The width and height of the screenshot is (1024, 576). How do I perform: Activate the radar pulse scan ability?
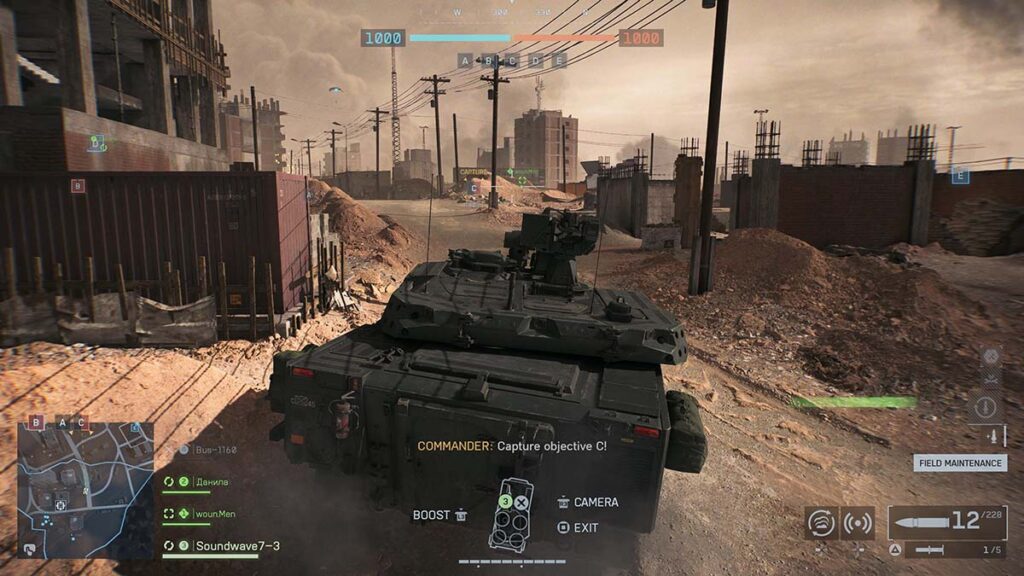(x=857, y=523)
